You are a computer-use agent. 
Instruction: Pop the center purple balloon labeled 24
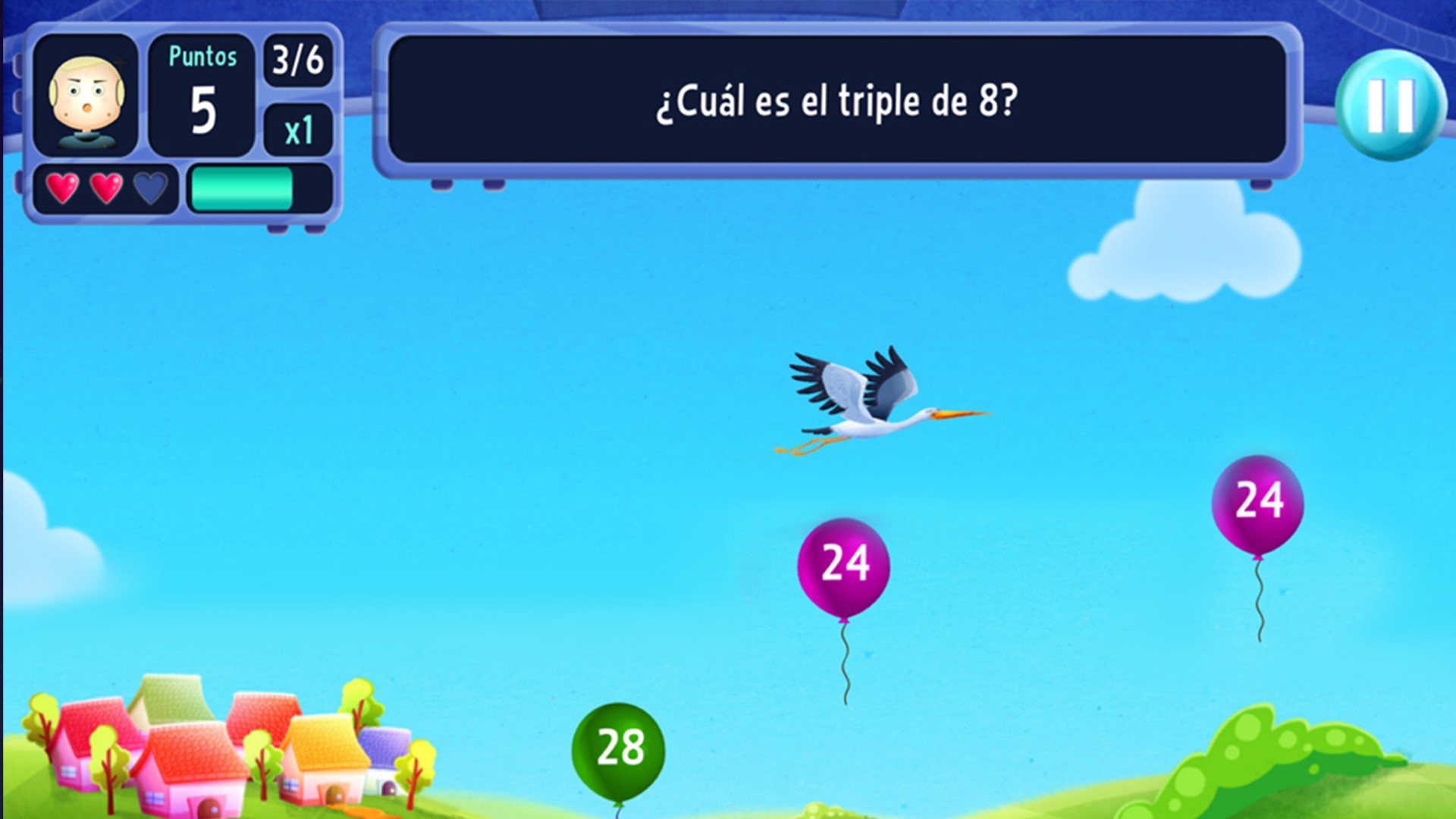844,565
